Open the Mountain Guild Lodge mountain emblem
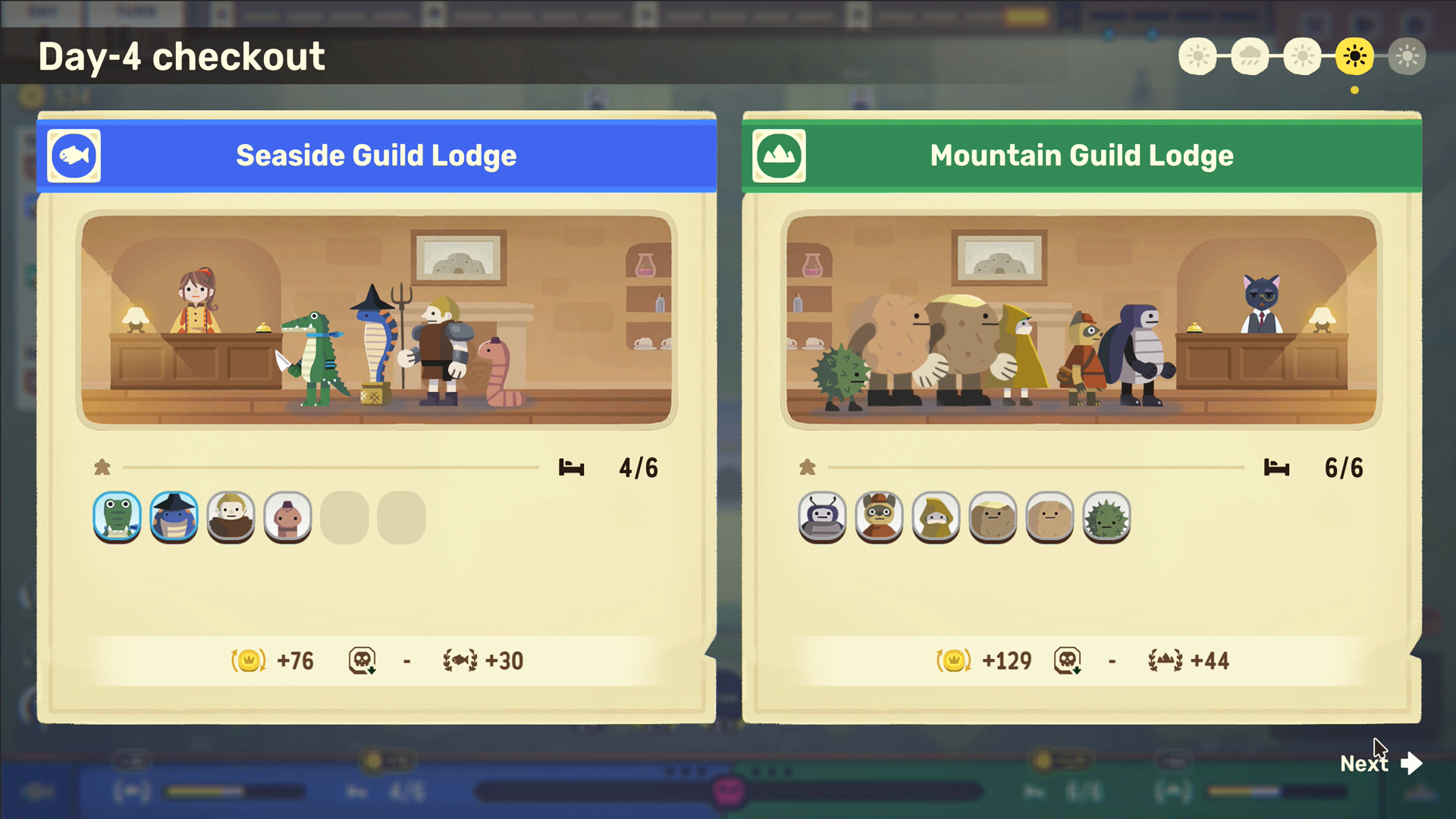This screenshot has width=1456, height=819. pyautogui.click(x=779, y=156)
